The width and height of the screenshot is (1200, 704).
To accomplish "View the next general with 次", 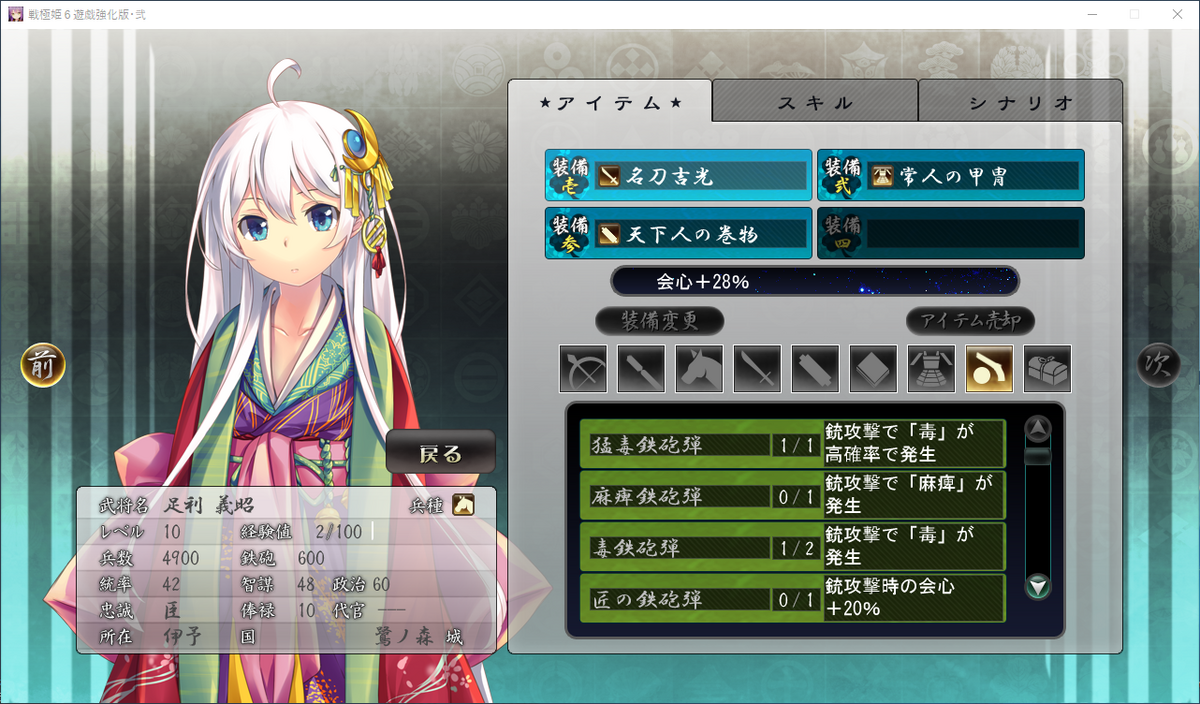I will pos(1158,366).
